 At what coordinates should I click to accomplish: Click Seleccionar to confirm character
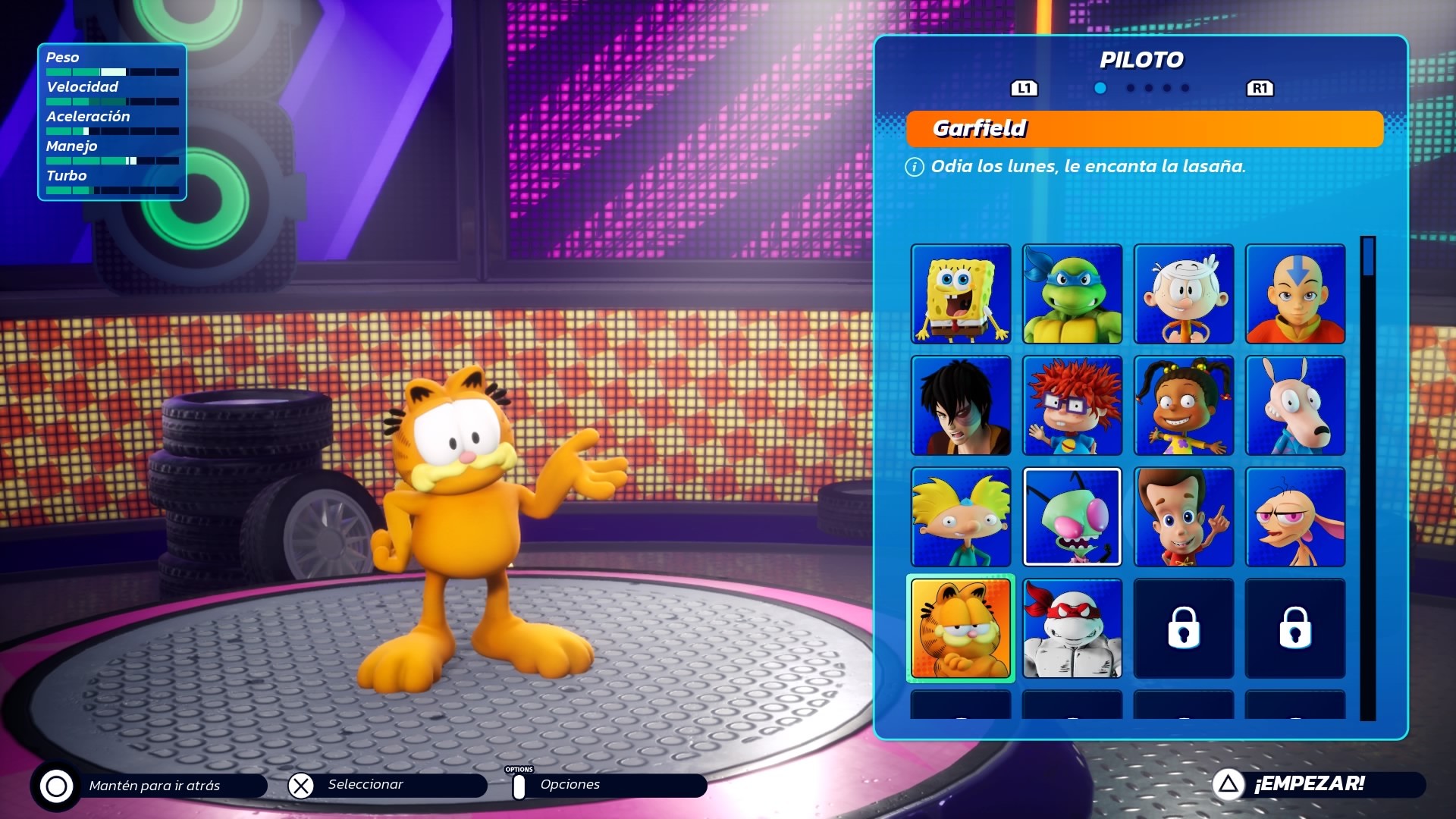click(364, 786)
